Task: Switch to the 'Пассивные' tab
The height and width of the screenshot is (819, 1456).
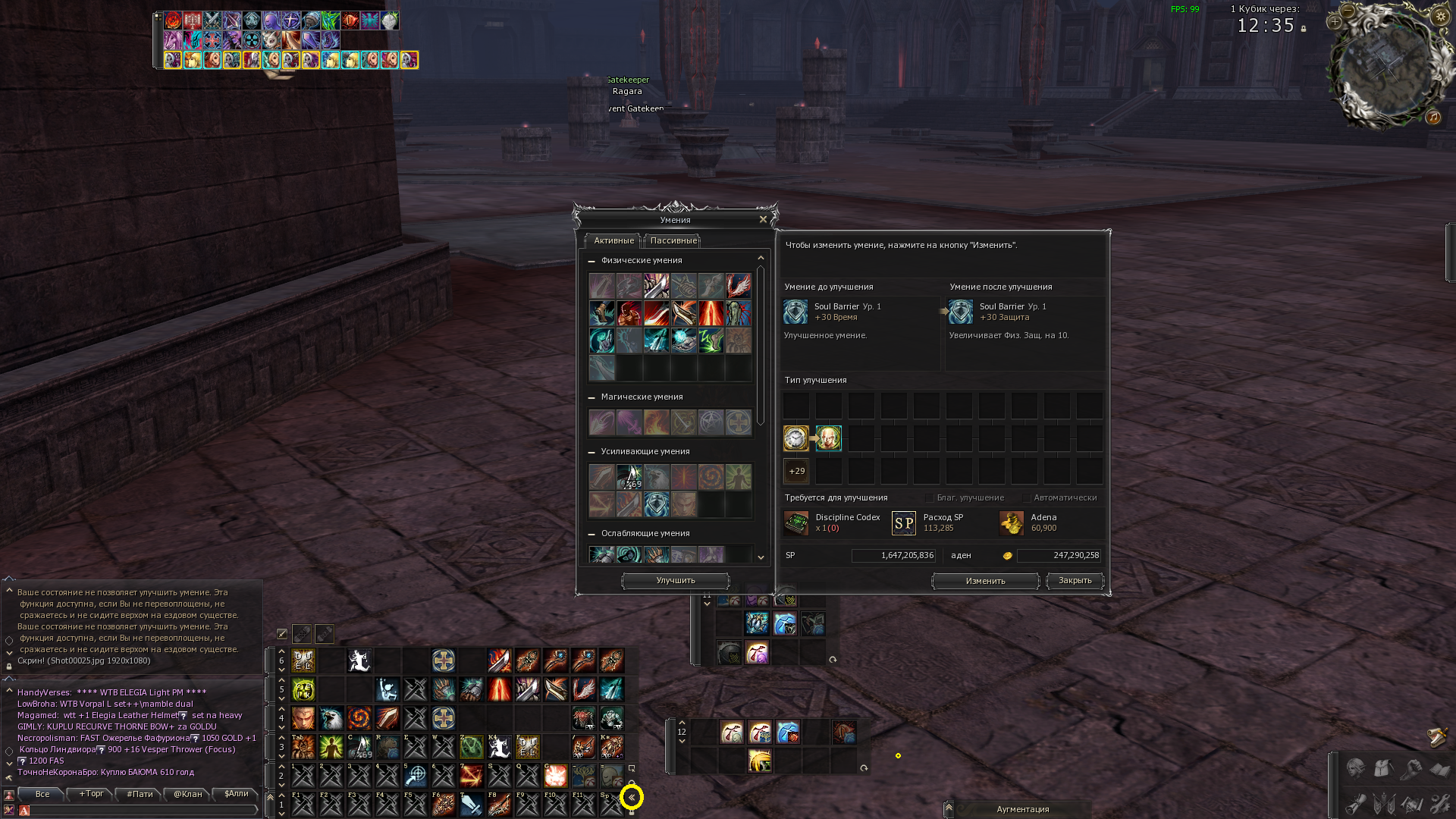Action: tap(672, 240)
